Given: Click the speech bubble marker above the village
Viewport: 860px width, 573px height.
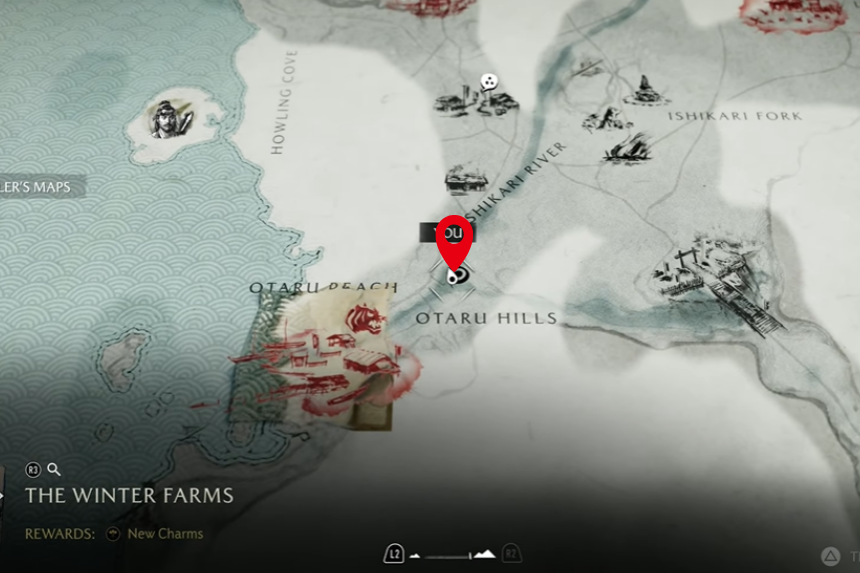Looking at the screenshot, I should click(488, 81).
